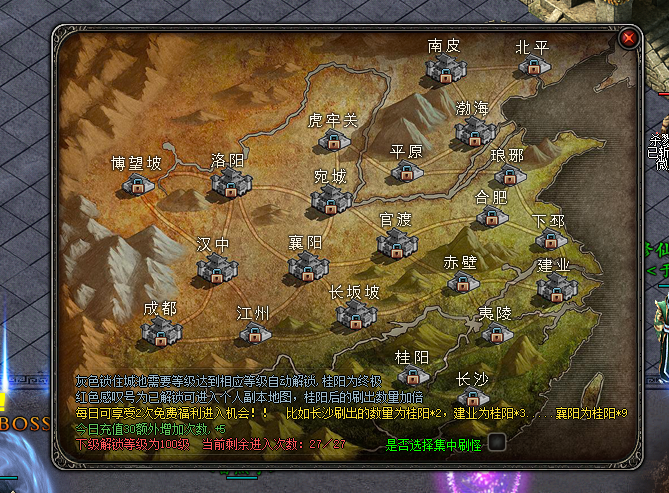Screen dimensions: 669x493
Task: Select the 官渡 city icon
Action: click(x=396, y=242)
